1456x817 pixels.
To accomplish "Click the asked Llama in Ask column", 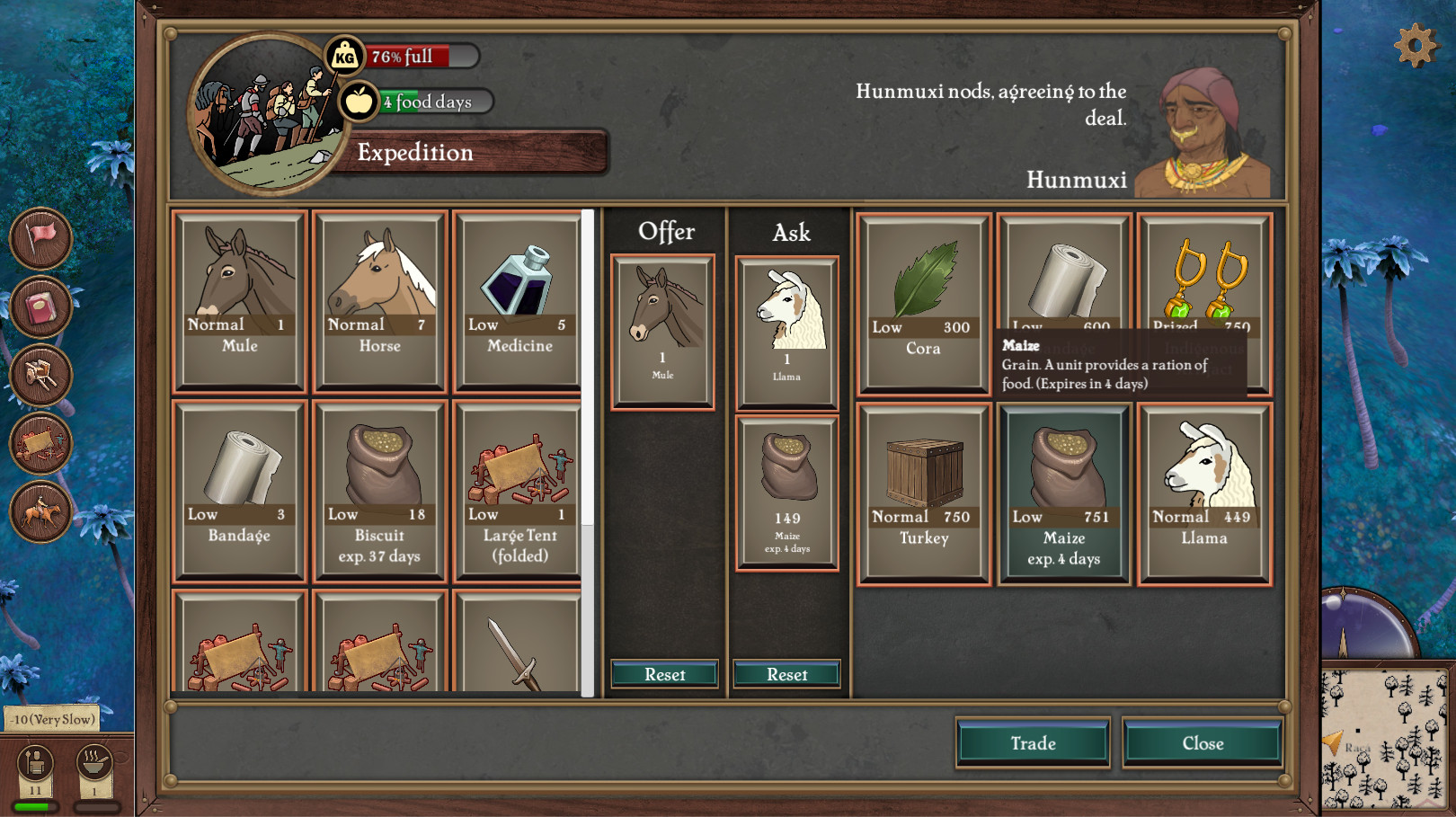I will [787, 333].
